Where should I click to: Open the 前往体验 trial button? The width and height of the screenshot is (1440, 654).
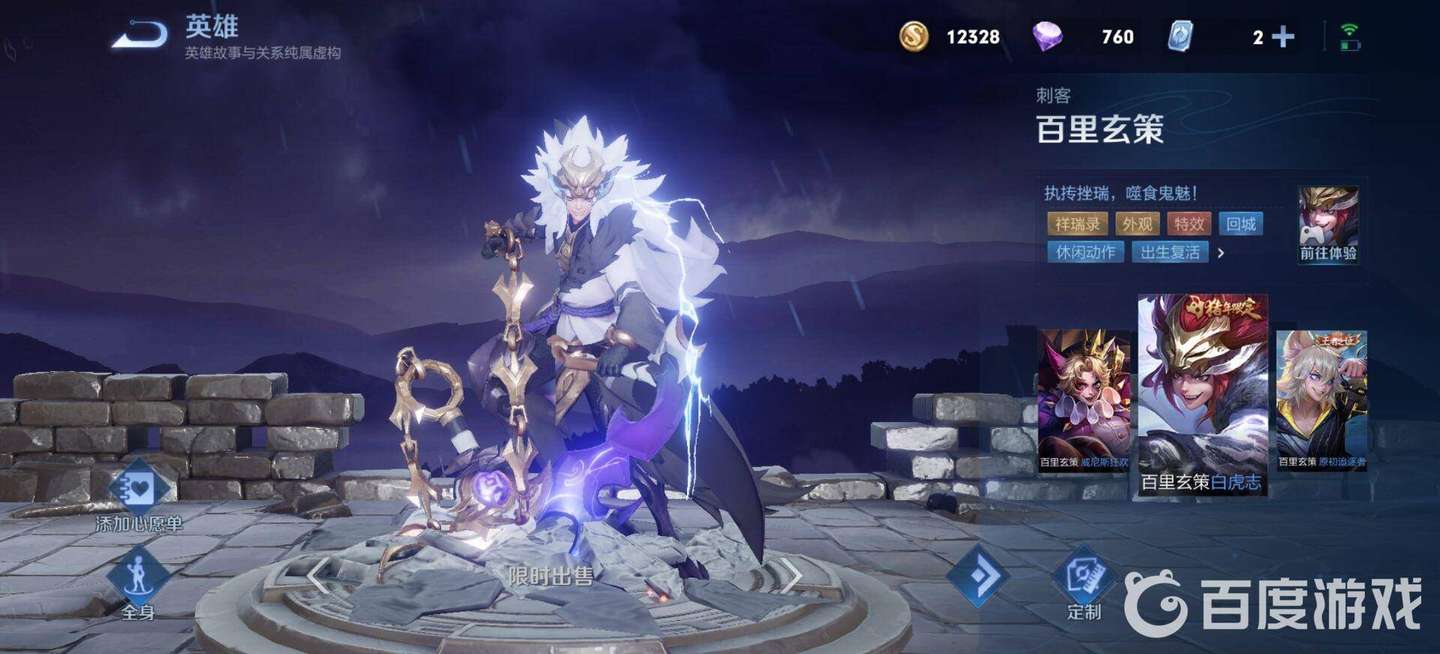tap(1328, 226)
